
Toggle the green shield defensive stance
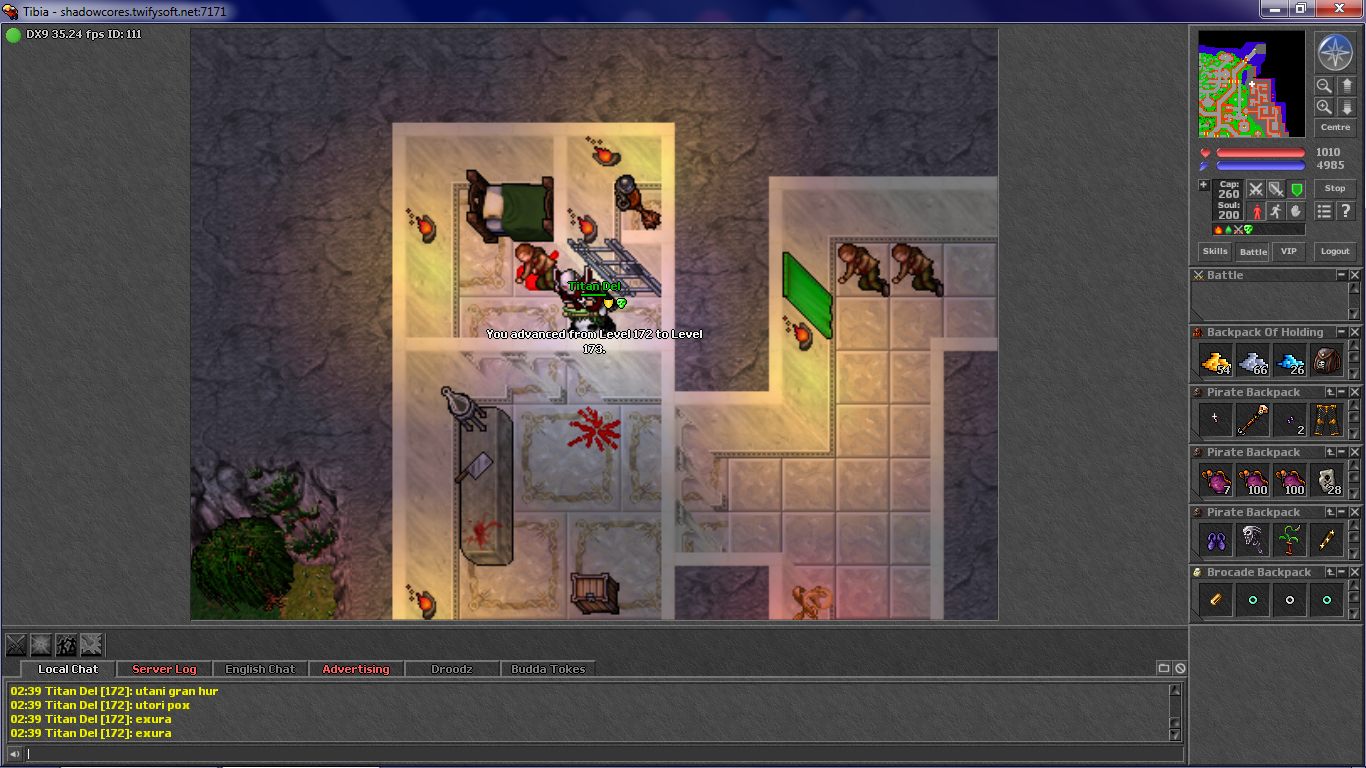coord(1297,189)
